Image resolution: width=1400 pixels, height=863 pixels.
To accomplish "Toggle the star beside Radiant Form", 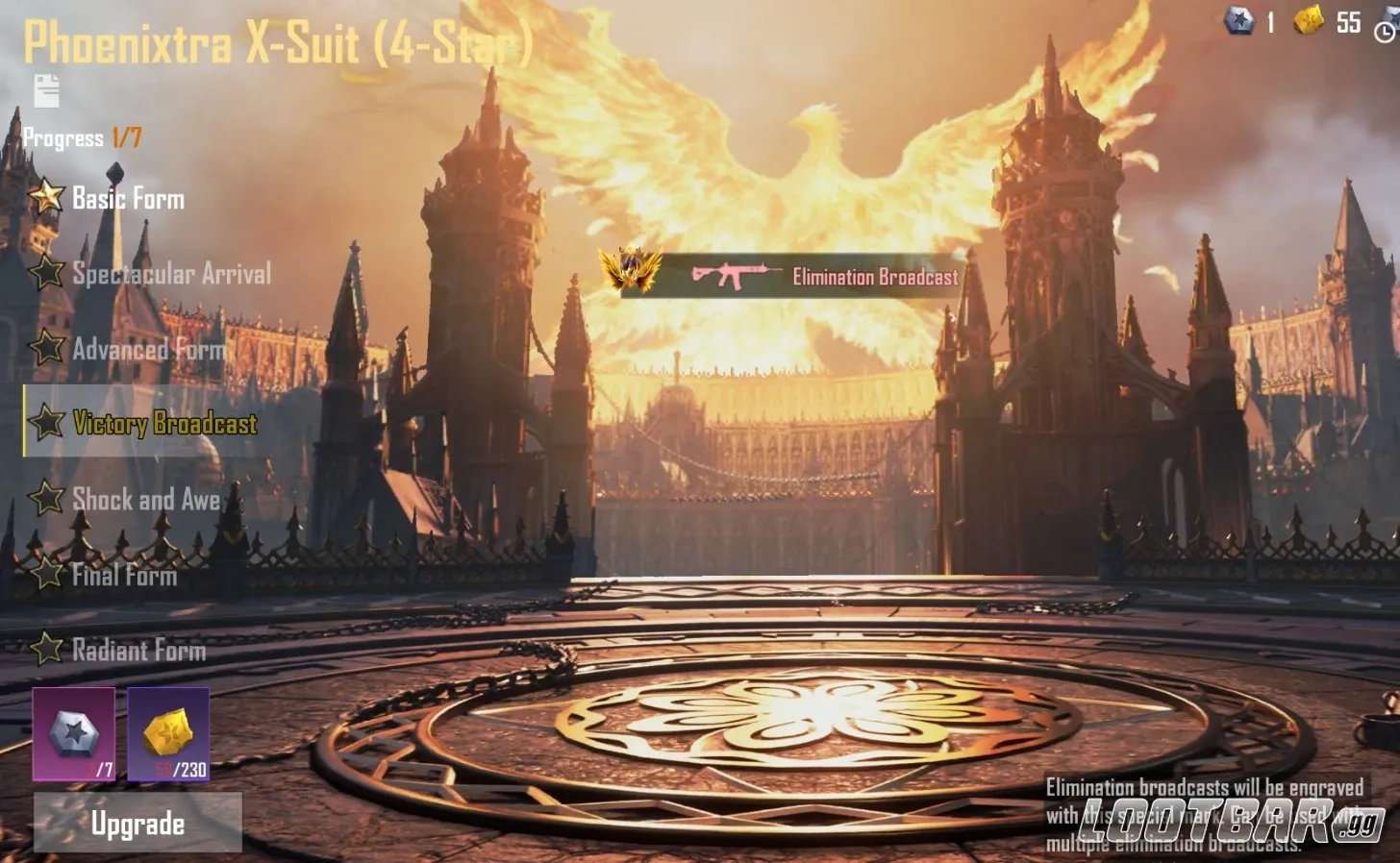I will [x=46, y=651].
